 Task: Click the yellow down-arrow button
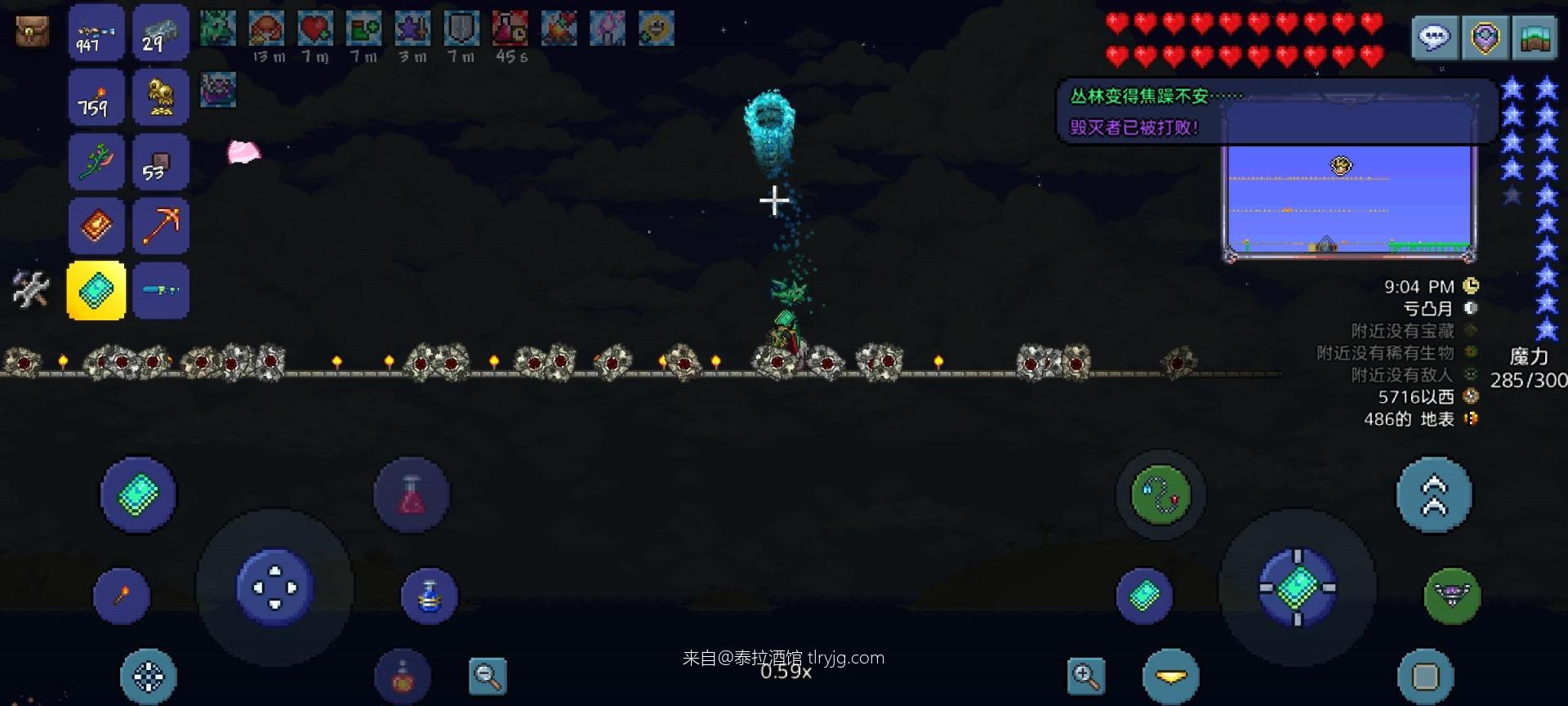[1171, 677]
